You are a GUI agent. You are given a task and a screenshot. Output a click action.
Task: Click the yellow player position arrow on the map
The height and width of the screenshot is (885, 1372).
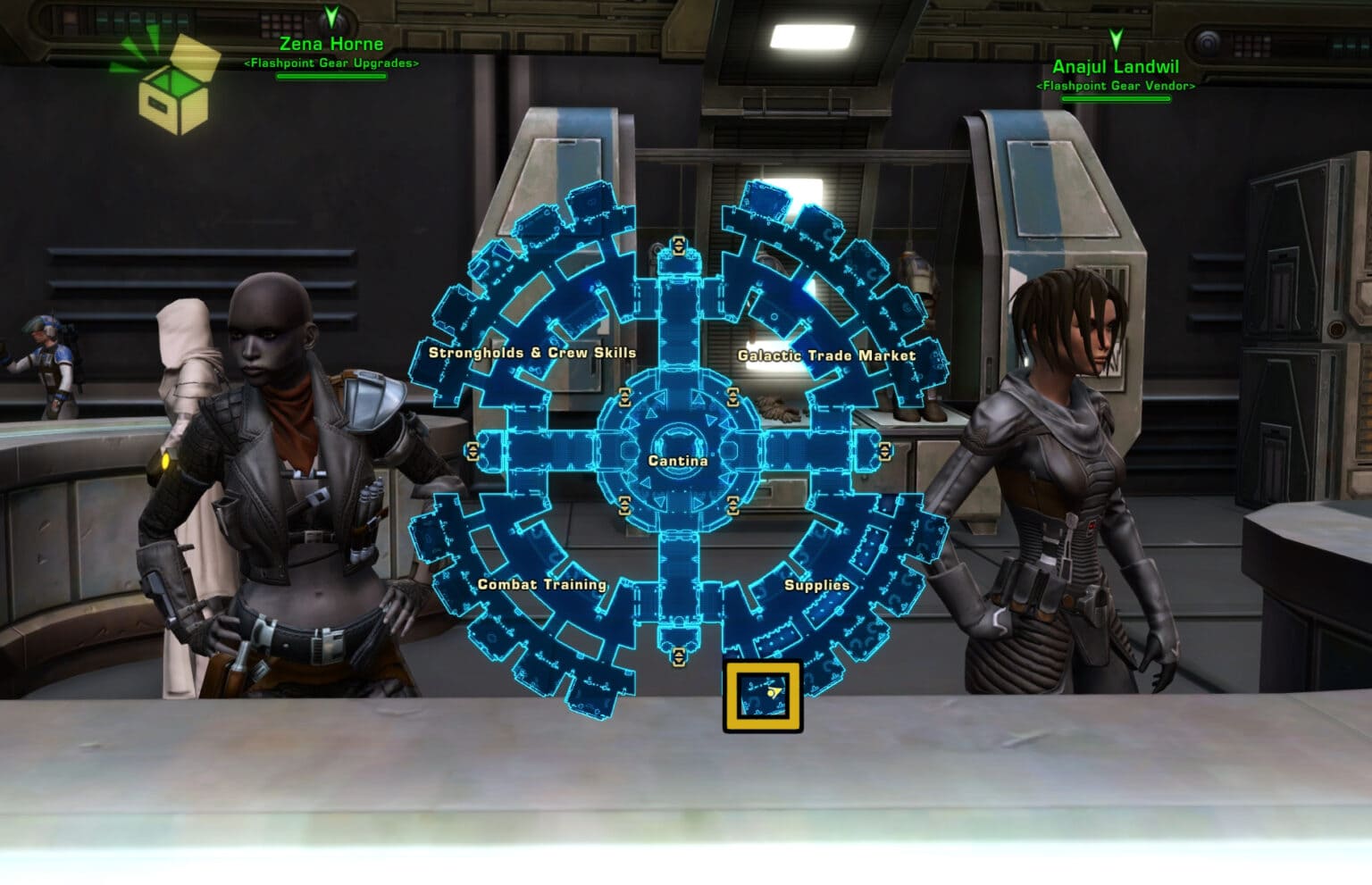[776, 689]
